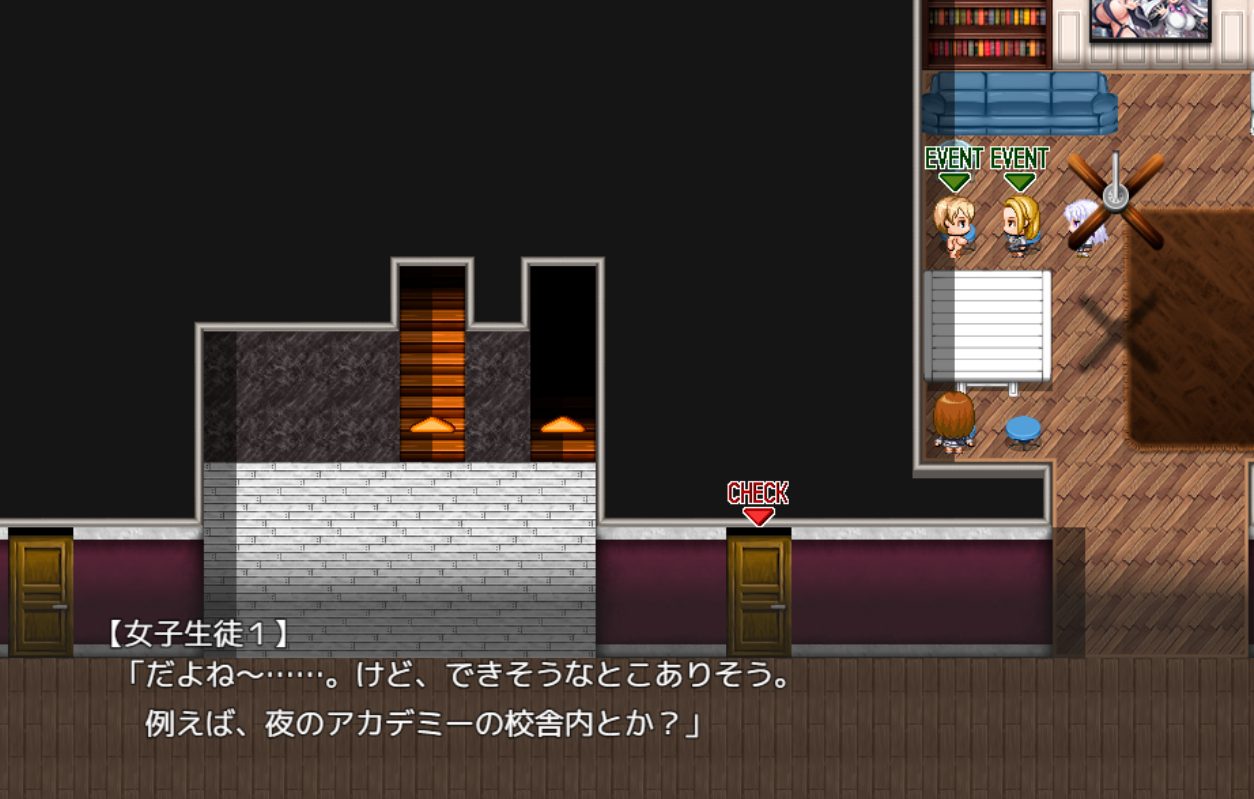Select the EVENT marker over the short-haired blonde
The height and width of the screenshot is (799, 1254).
pyautogui.click(x=954, y=168)
